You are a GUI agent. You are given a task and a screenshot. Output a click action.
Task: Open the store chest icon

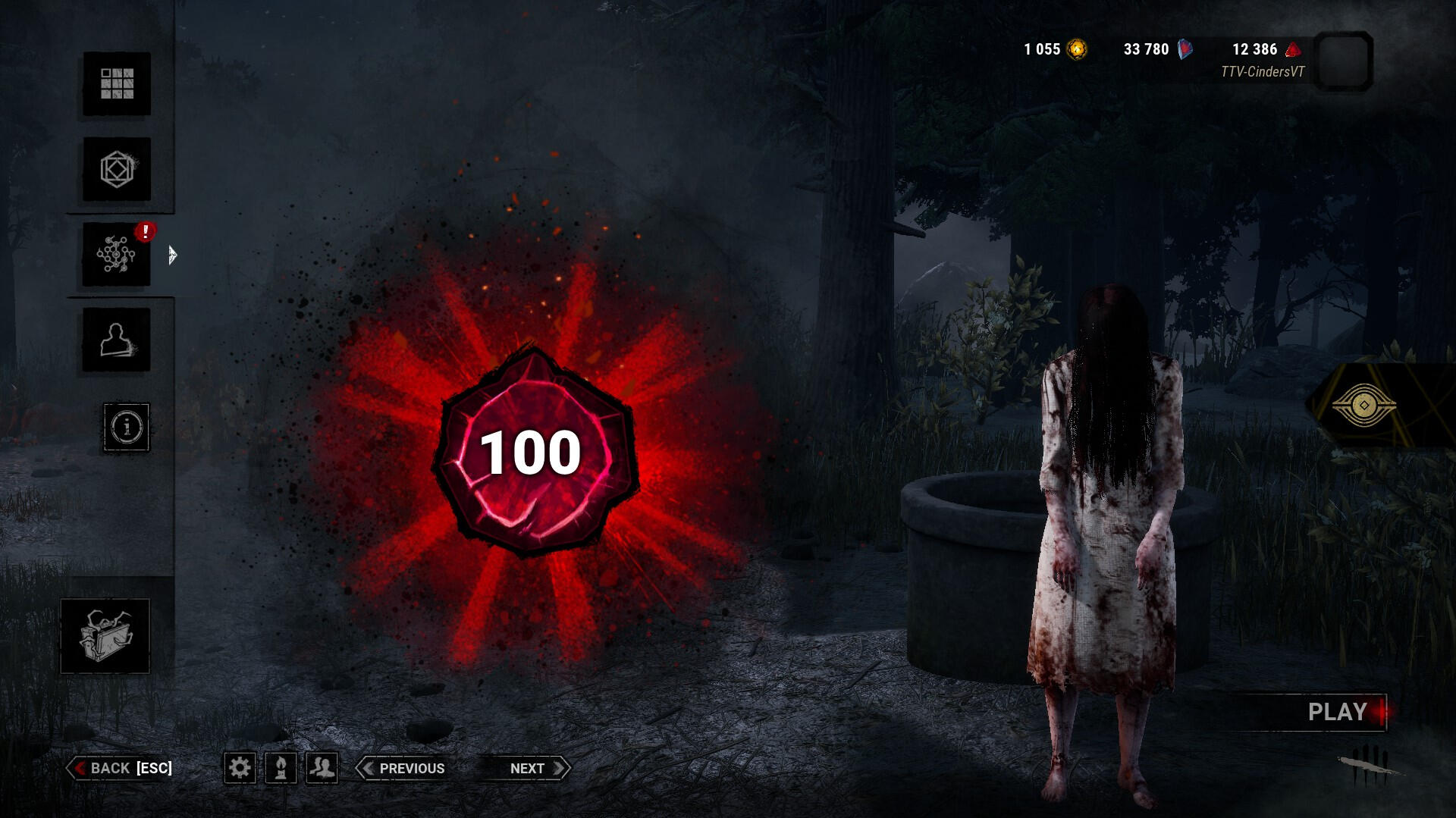pyautogui.click(x=105, y=636)
